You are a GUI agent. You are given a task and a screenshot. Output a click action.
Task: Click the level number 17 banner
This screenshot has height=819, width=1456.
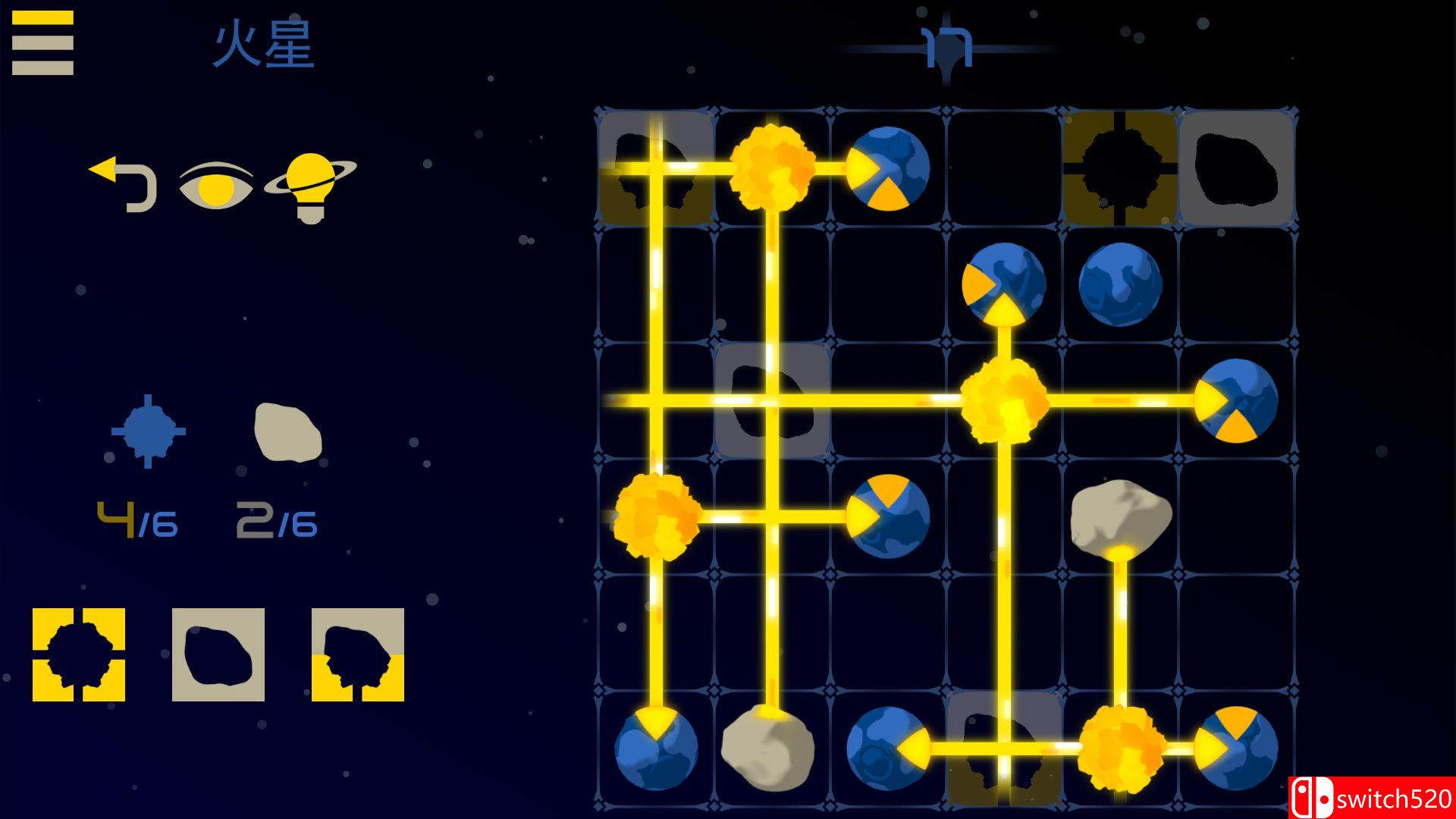[x=946, y=45]
